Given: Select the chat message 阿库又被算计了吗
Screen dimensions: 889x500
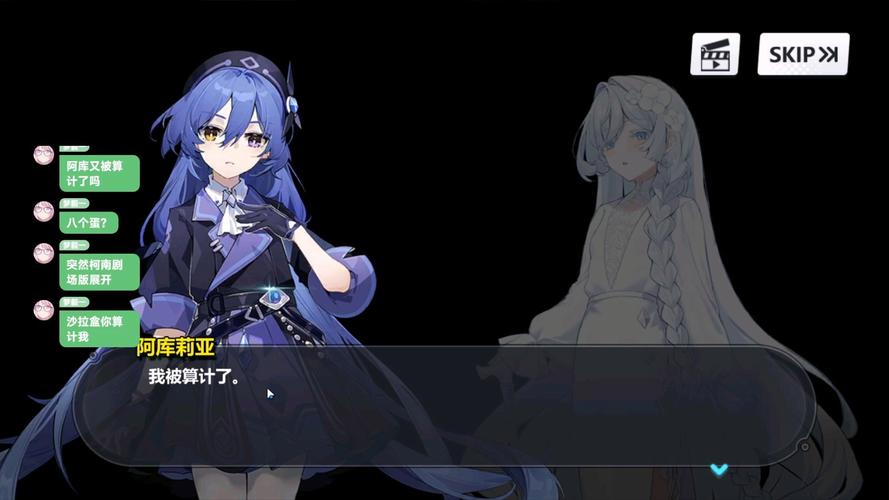Looking at the screenshot, I should pos(100,173).
